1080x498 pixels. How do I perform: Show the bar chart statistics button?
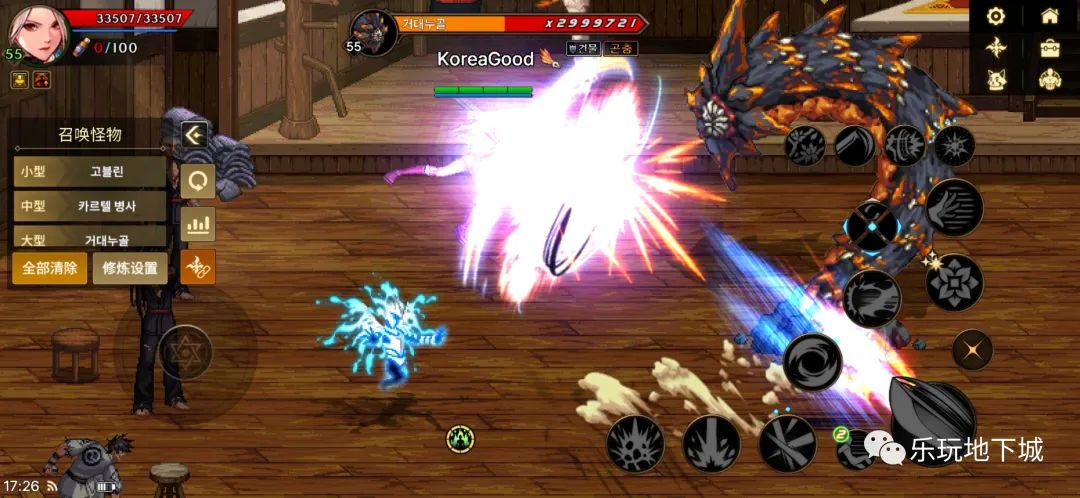(198, 223)
